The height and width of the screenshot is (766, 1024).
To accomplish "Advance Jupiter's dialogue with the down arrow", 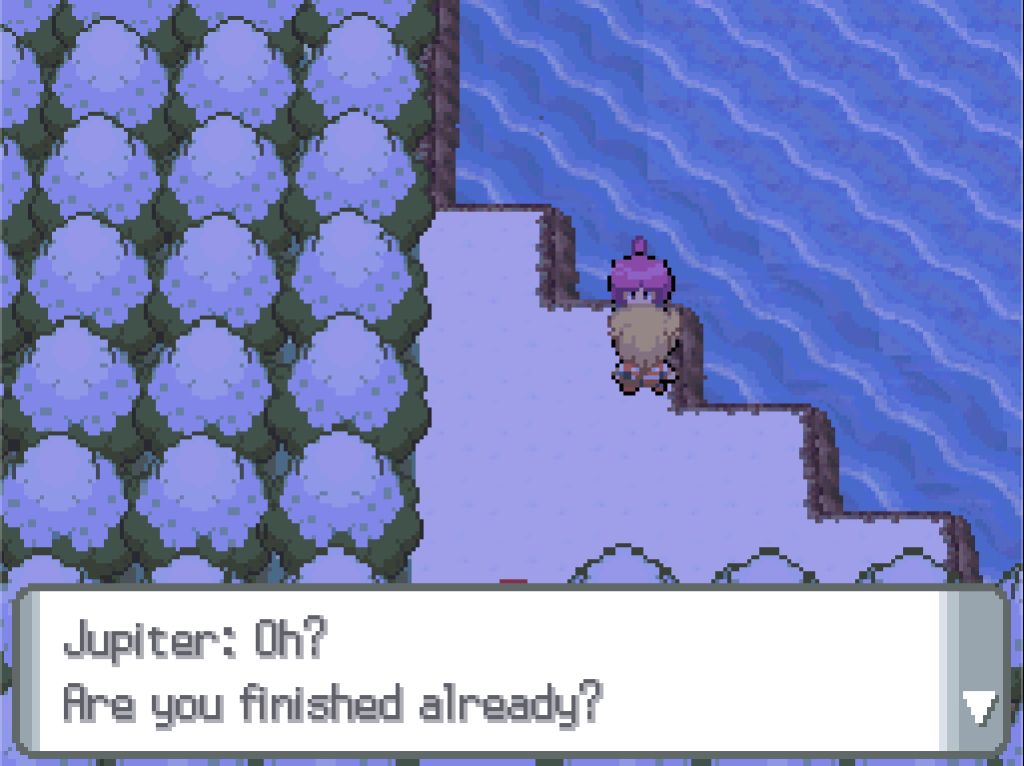I will 977,708.
